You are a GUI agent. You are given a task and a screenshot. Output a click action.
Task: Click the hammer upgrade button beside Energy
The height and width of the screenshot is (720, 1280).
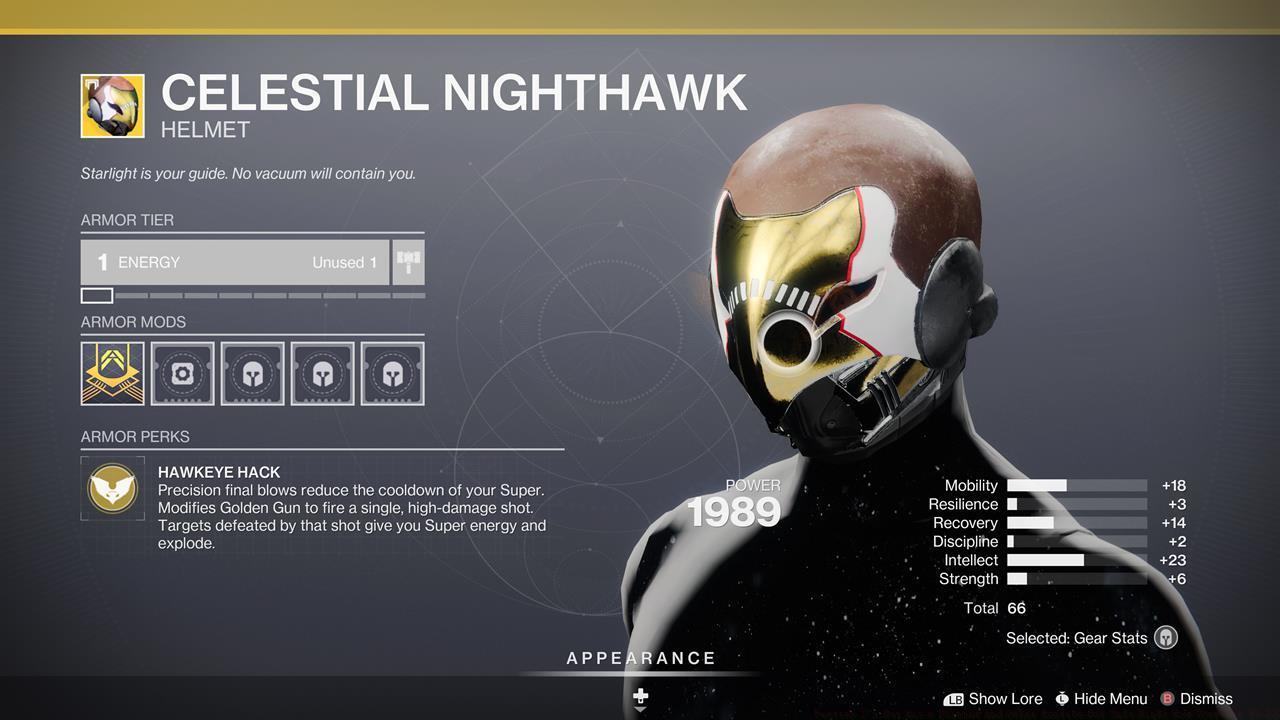click(408, 262)
